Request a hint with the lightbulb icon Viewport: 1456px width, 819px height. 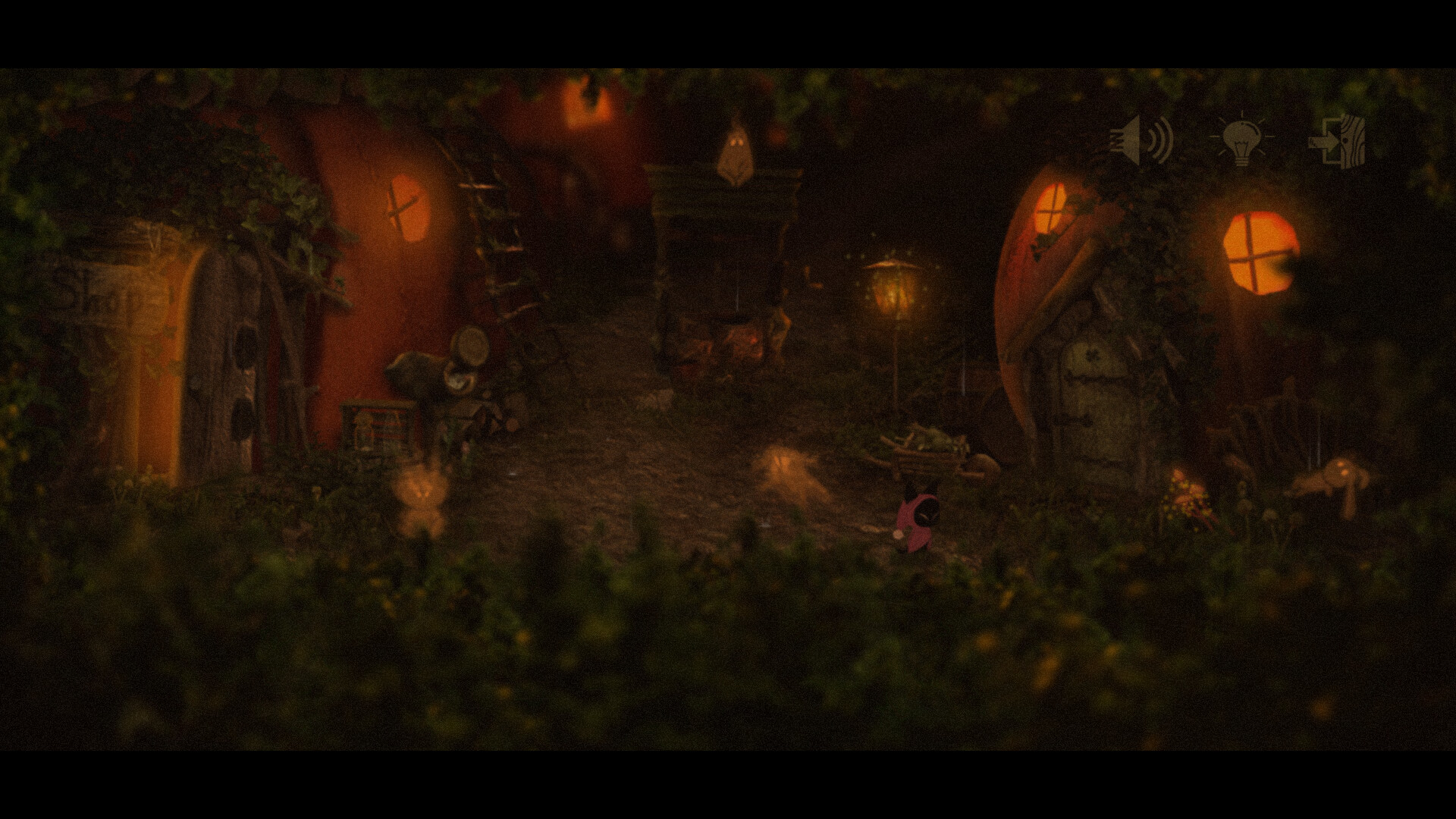pos(1241,139)
